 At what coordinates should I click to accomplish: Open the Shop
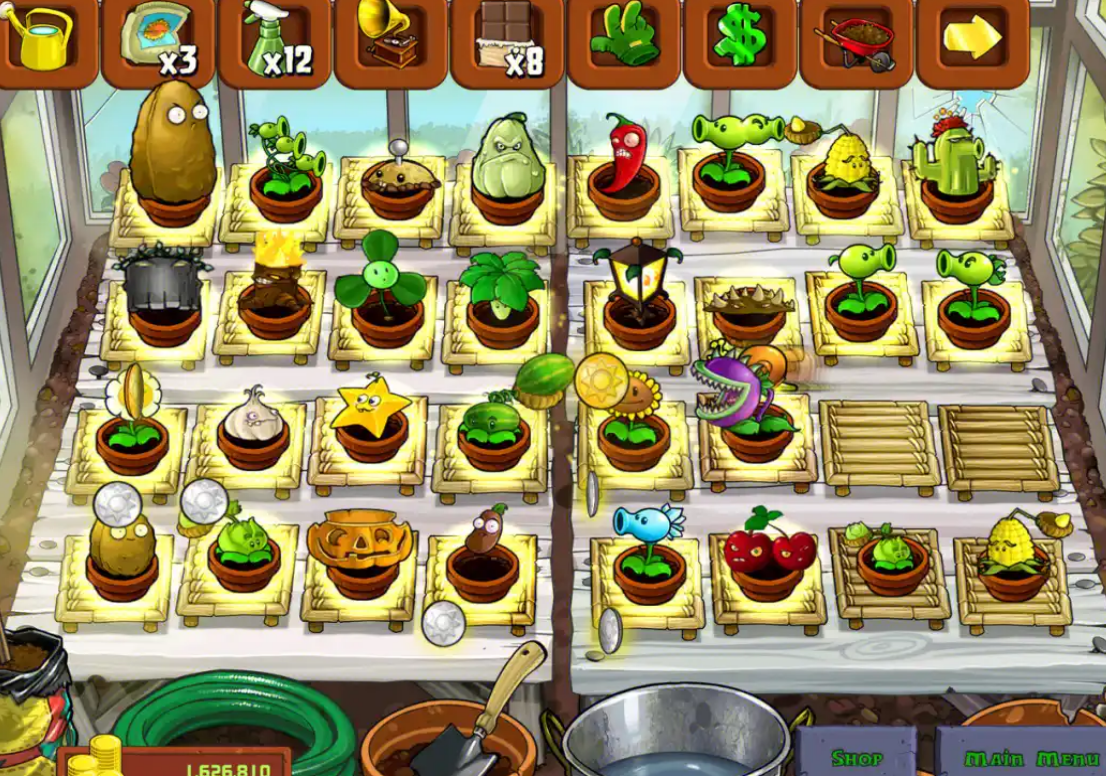(857, 757)
